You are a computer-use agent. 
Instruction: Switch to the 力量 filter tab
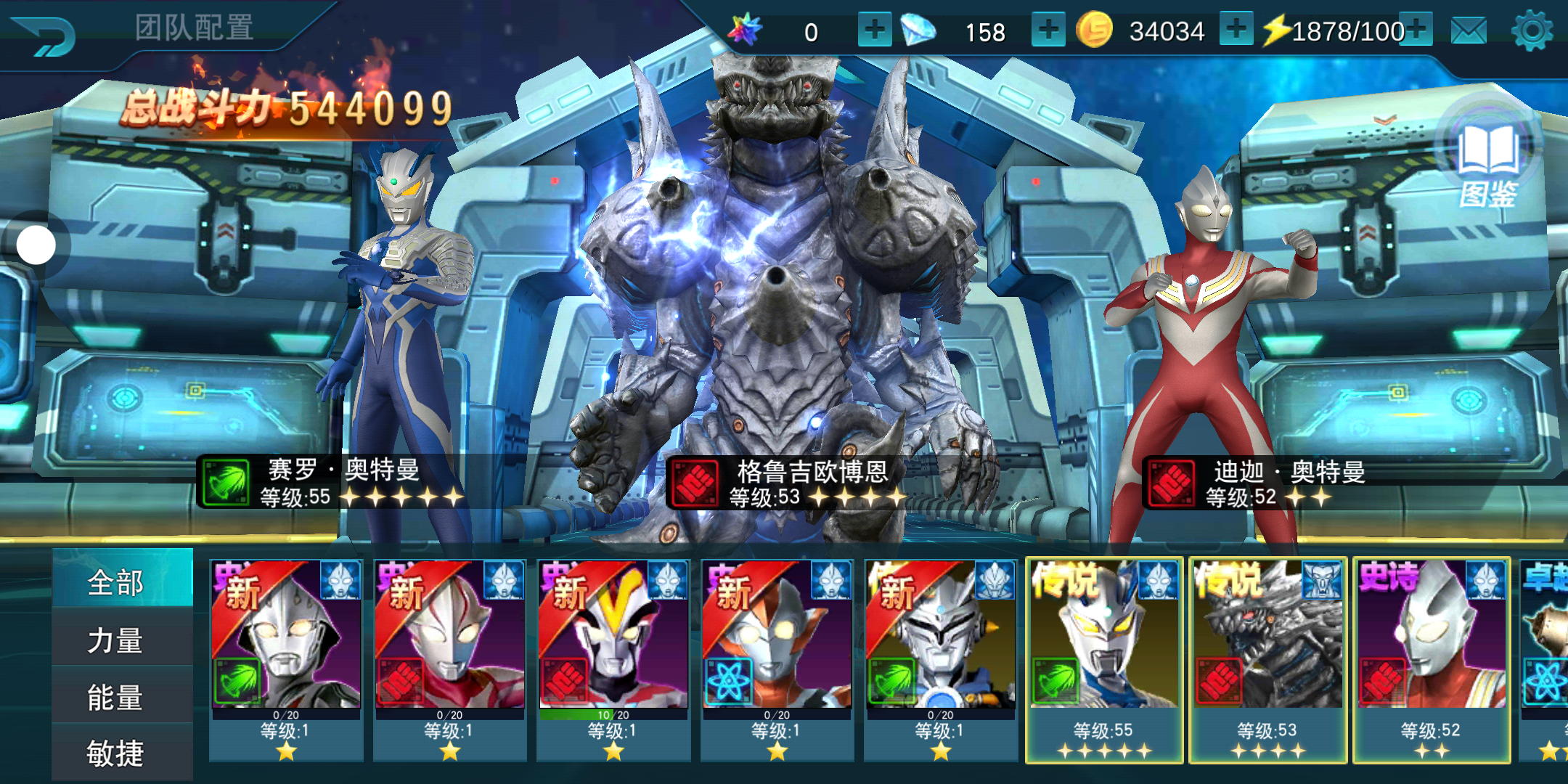(x=122, y=640)
